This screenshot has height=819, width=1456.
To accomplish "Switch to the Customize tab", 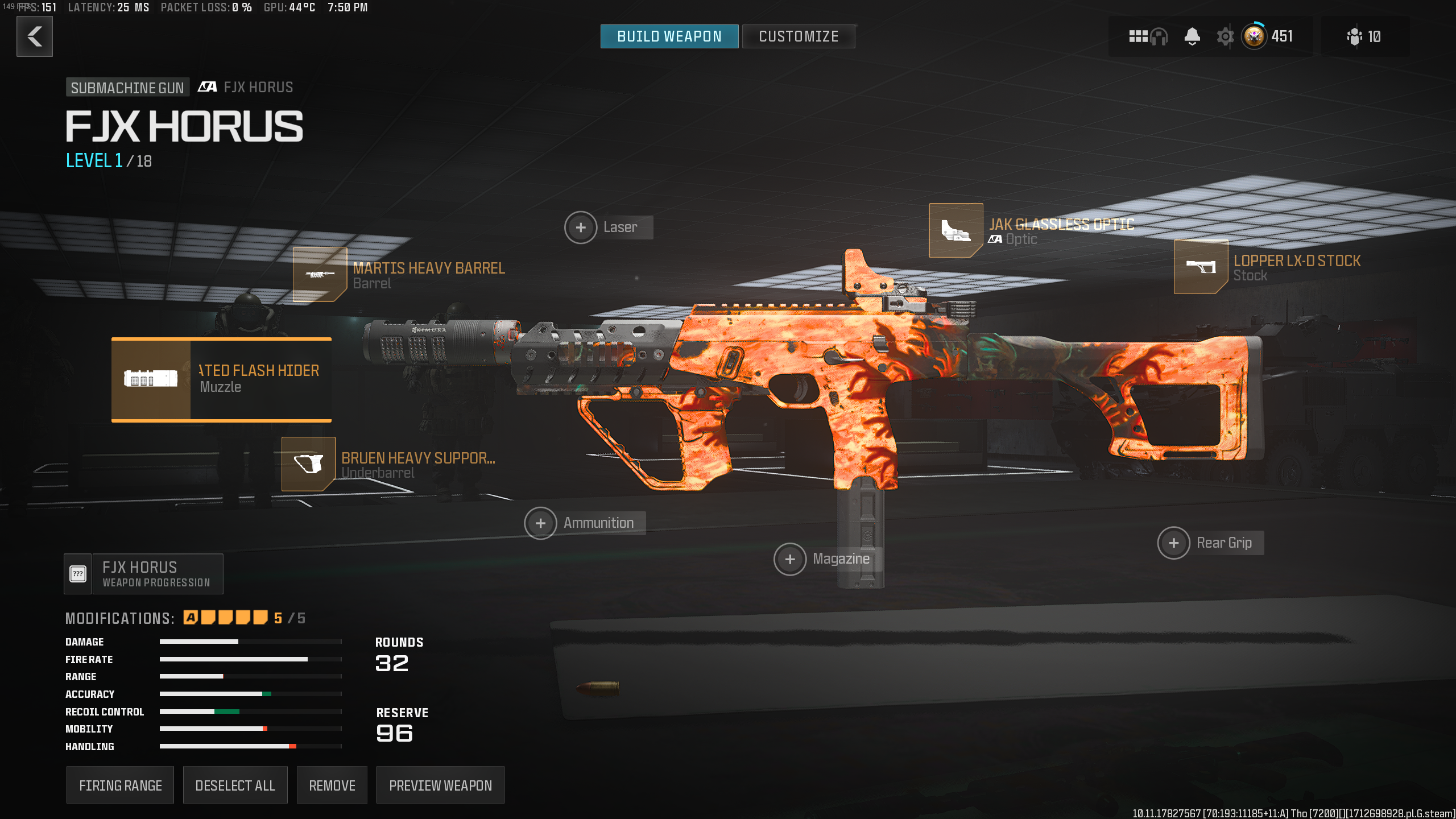I will (798, 36).
